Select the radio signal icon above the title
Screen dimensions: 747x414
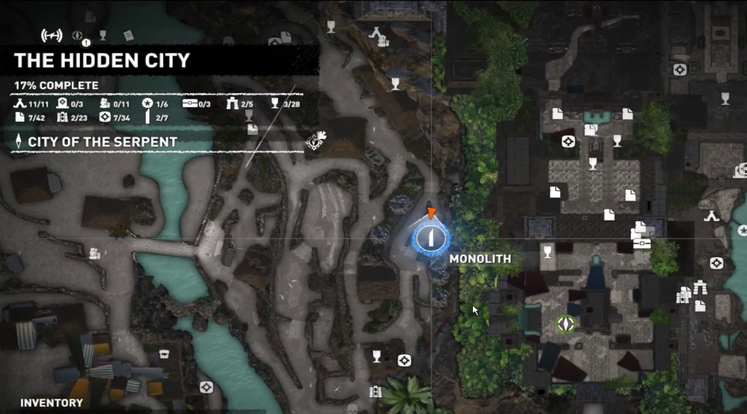(51, 36)
